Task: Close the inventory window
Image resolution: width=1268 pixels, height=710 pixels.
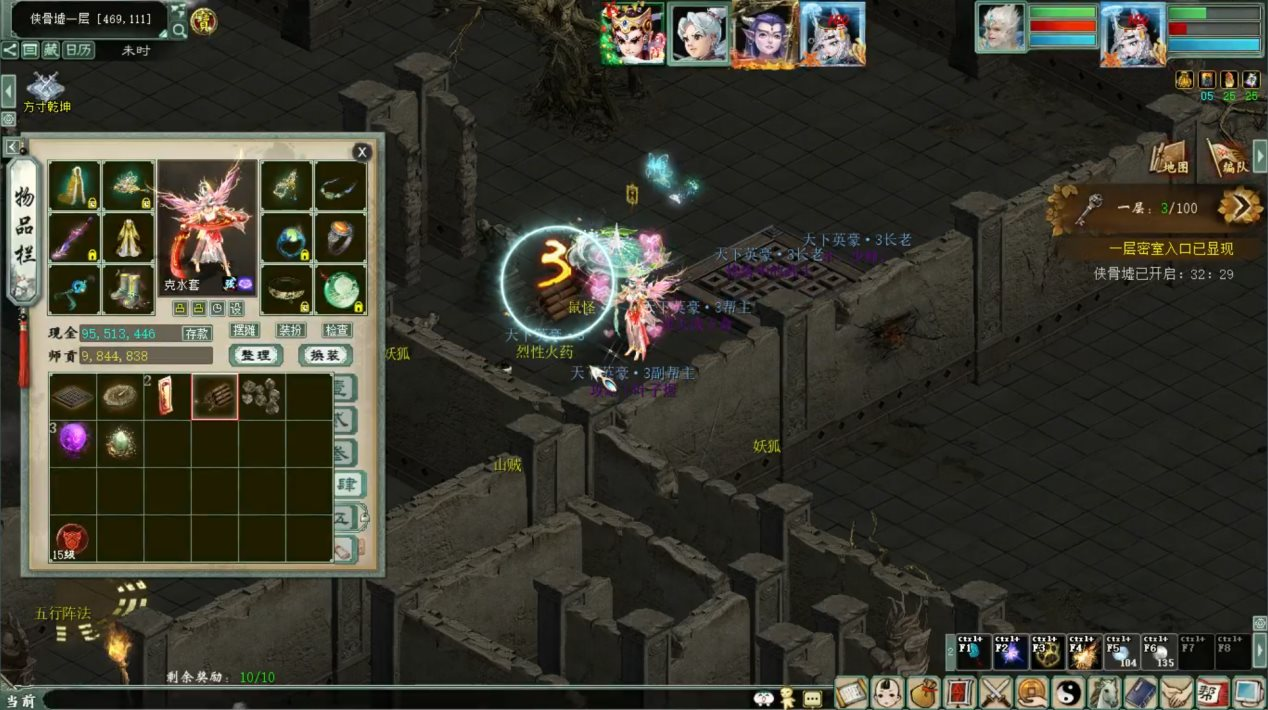Action: (x=362, y=152)
